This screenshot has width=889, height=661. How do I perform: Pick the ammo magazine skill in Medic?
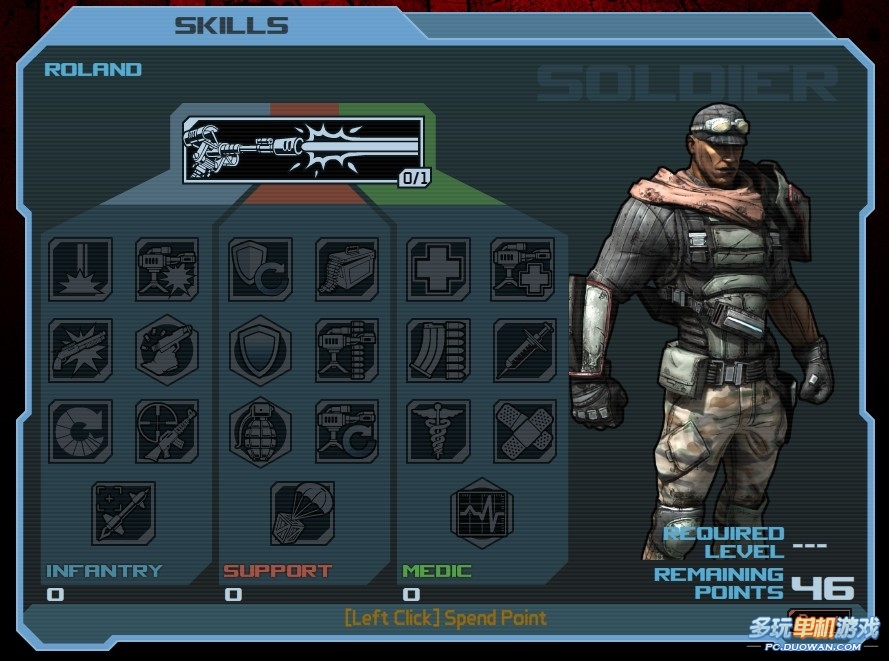[x=439, y=349]
